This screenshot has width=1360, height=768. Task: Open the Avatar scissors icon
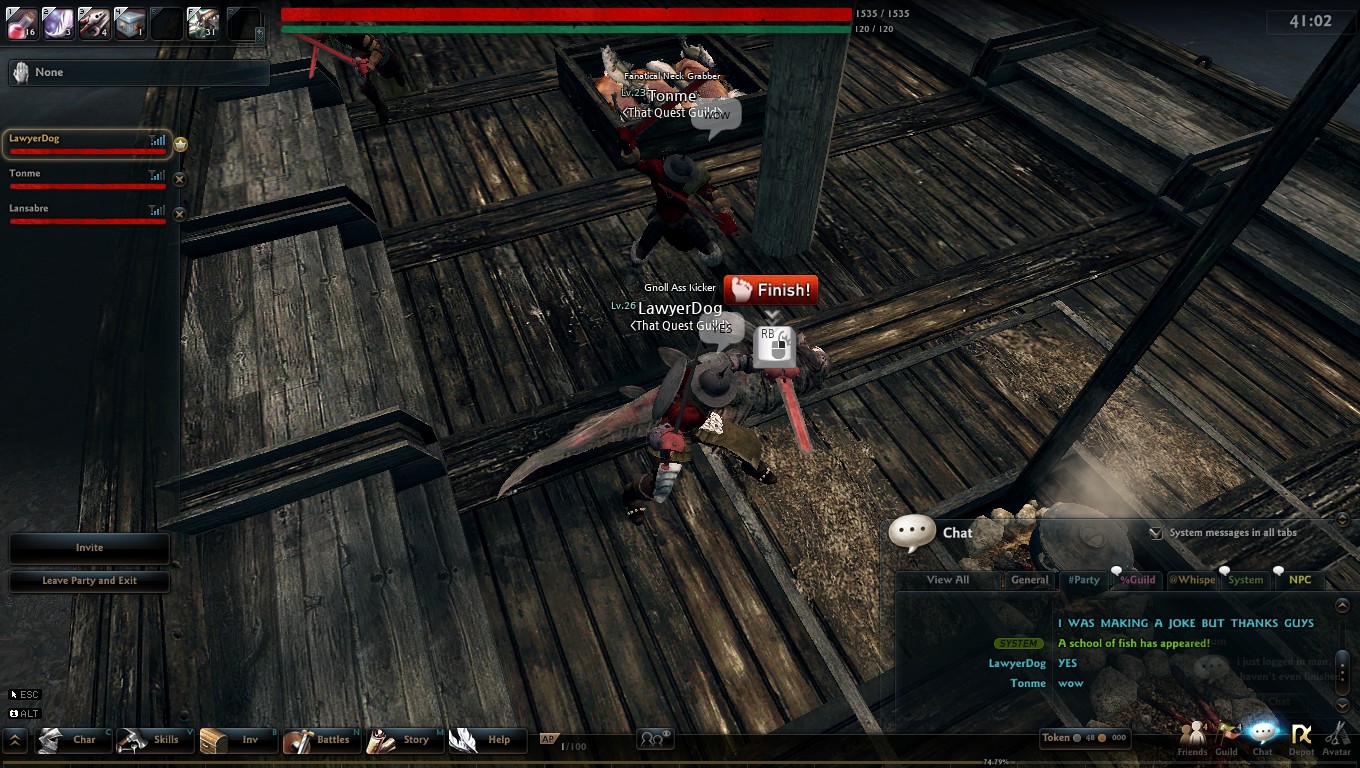click(1337, 738)
